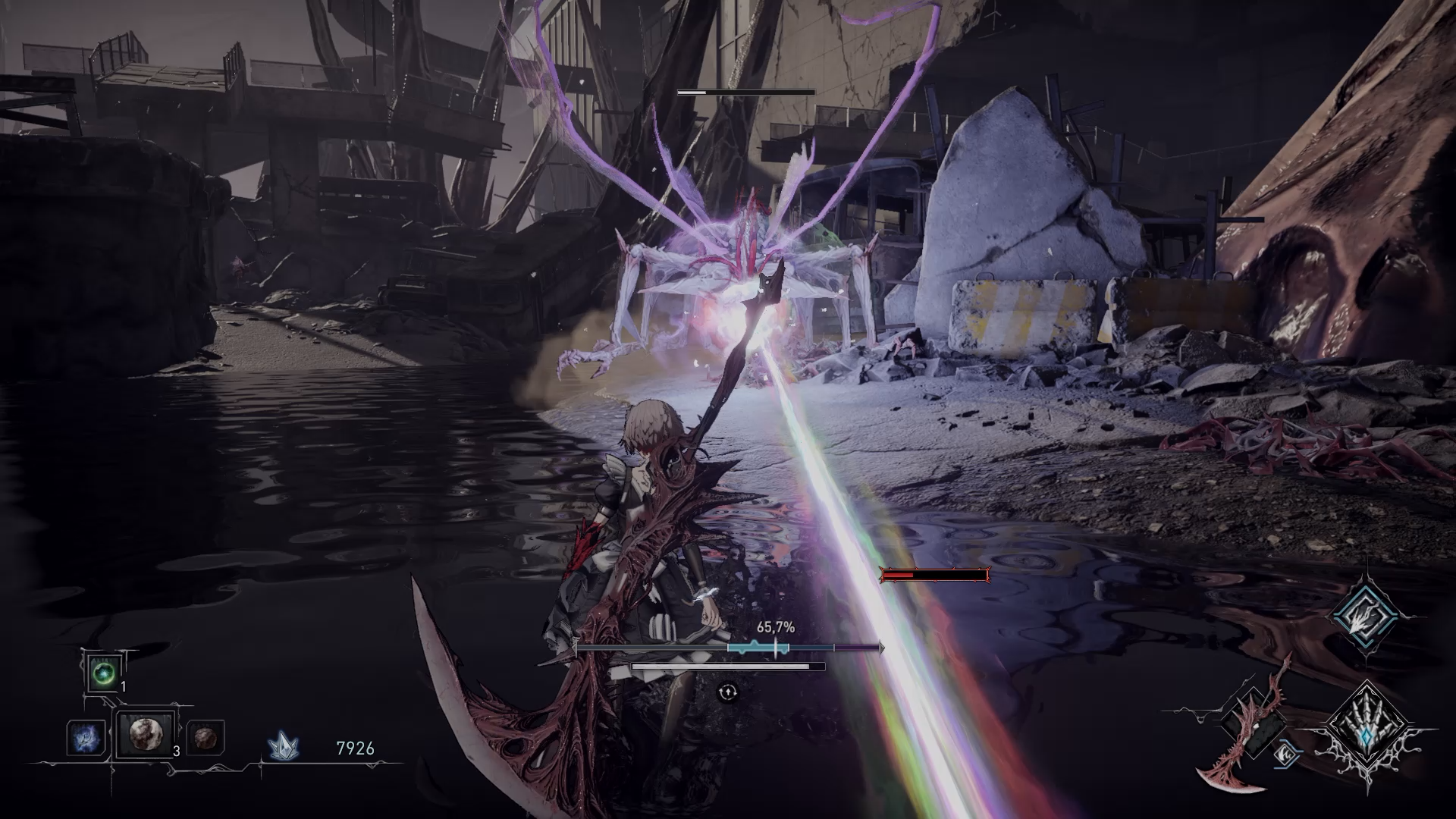The image size is (1456, 819).
Task: Choose the small dark stone item
Action: [204, 737]
